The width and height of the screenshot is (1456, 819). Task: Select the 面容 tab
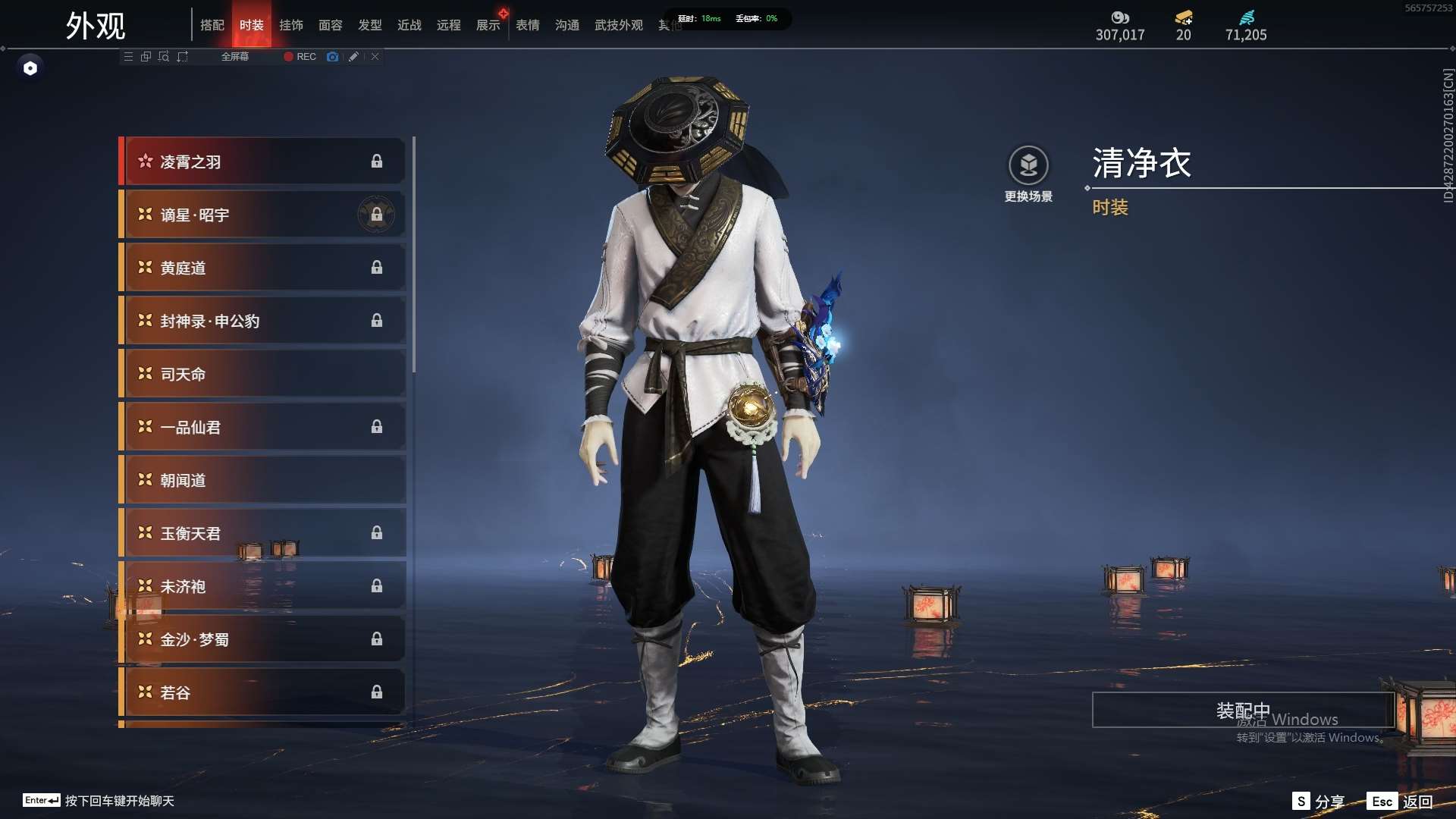[331, 25]
